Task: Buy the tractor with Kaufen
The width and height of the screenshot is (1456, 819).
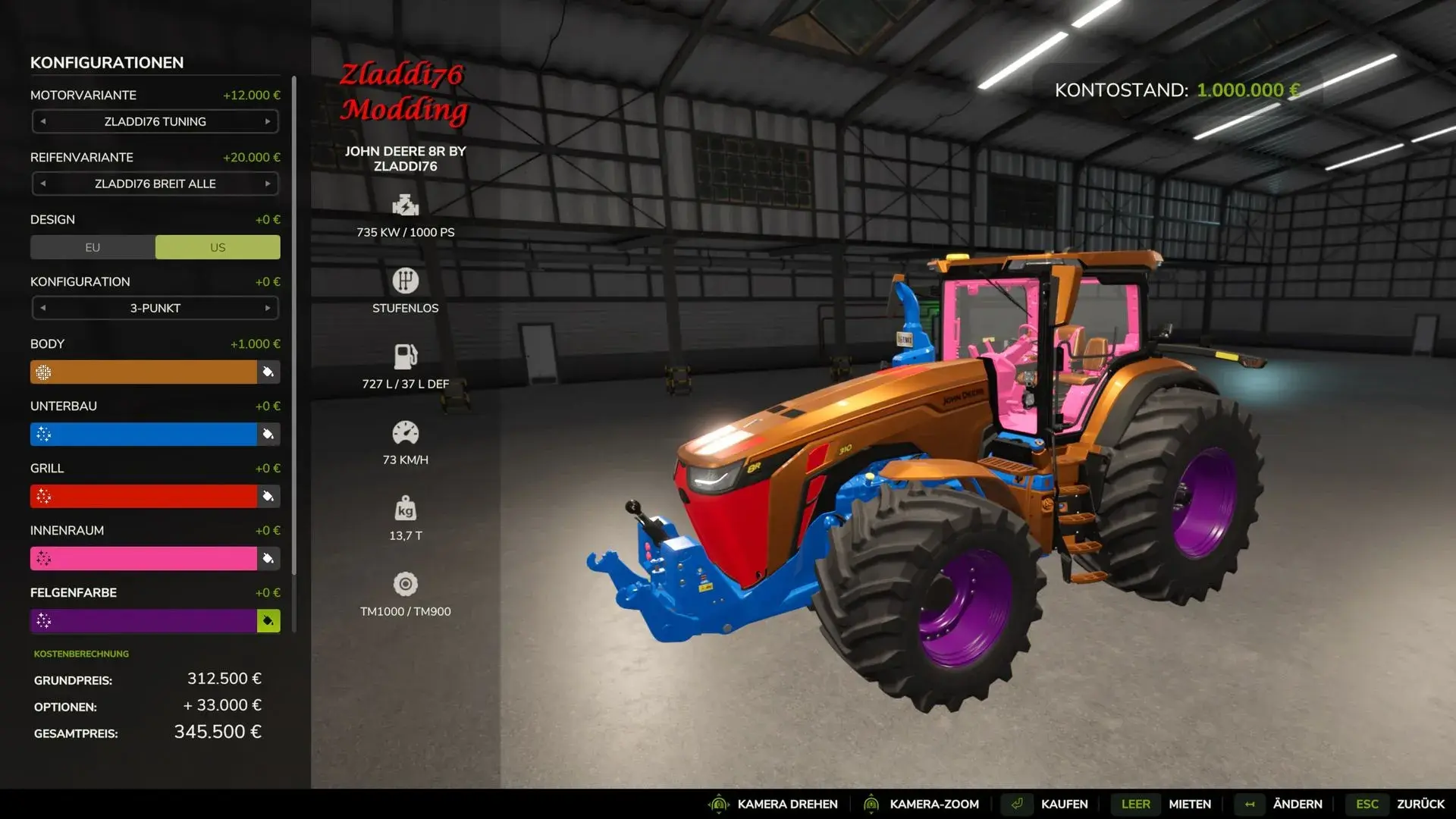Action: point(1064,804)
